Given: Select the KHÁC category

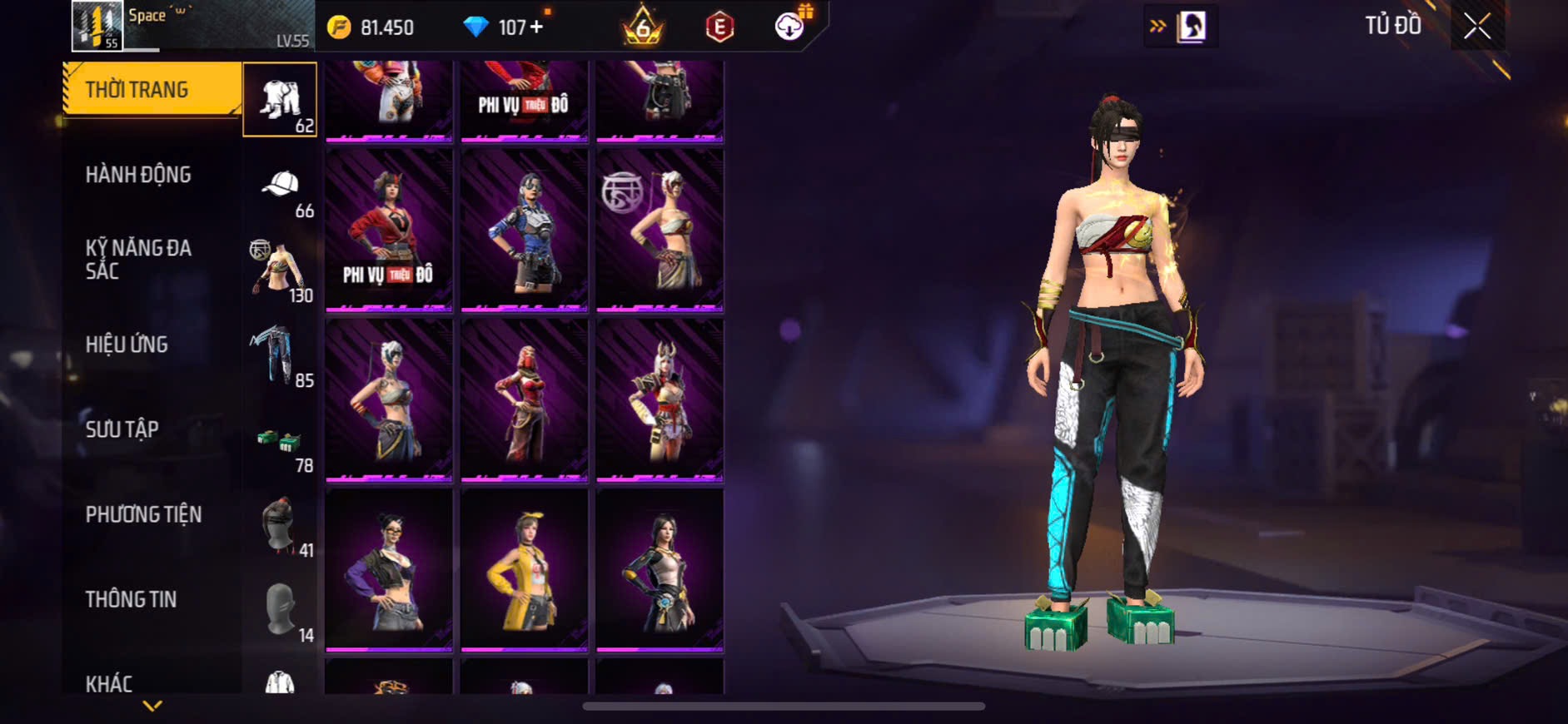Looking at the screenshot, I should tap(109, 683).
